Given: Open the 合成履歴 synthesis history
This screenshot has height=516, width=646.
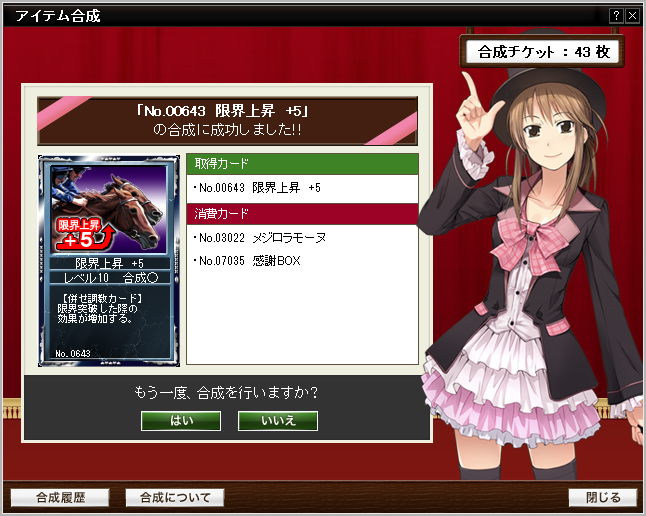Looking at the screenshot, I should pyautogui.click(x=60, y=497).
